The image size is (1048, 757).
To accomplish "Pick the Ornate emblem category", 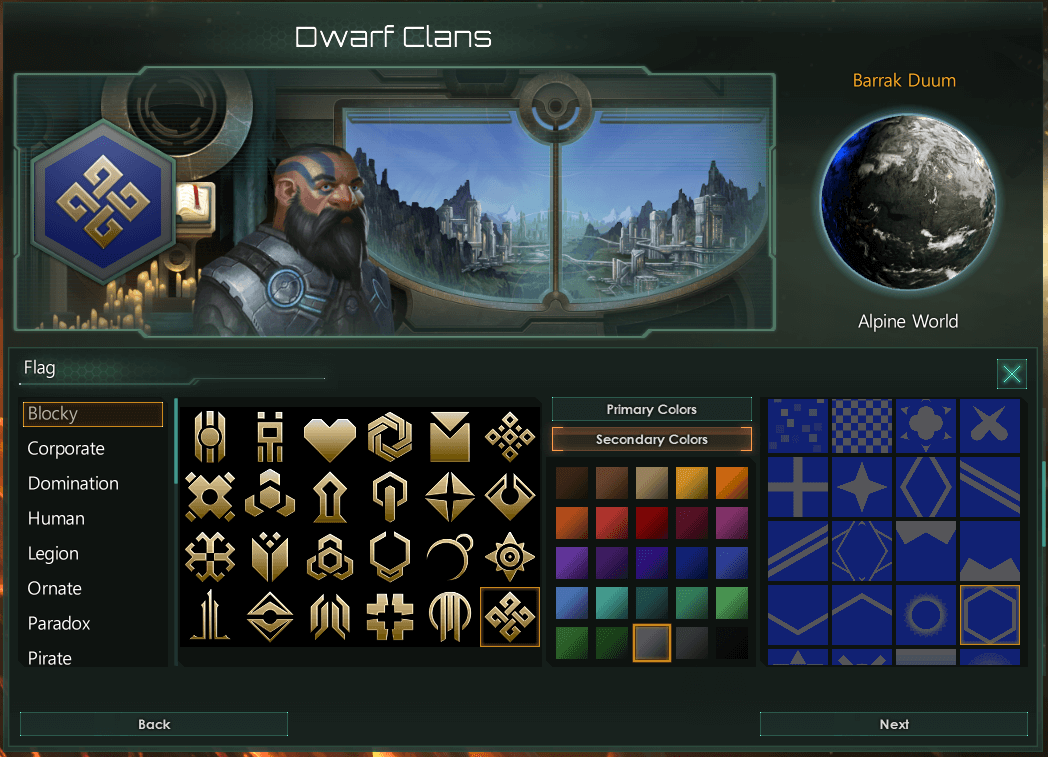I will [x=55, y=589].
